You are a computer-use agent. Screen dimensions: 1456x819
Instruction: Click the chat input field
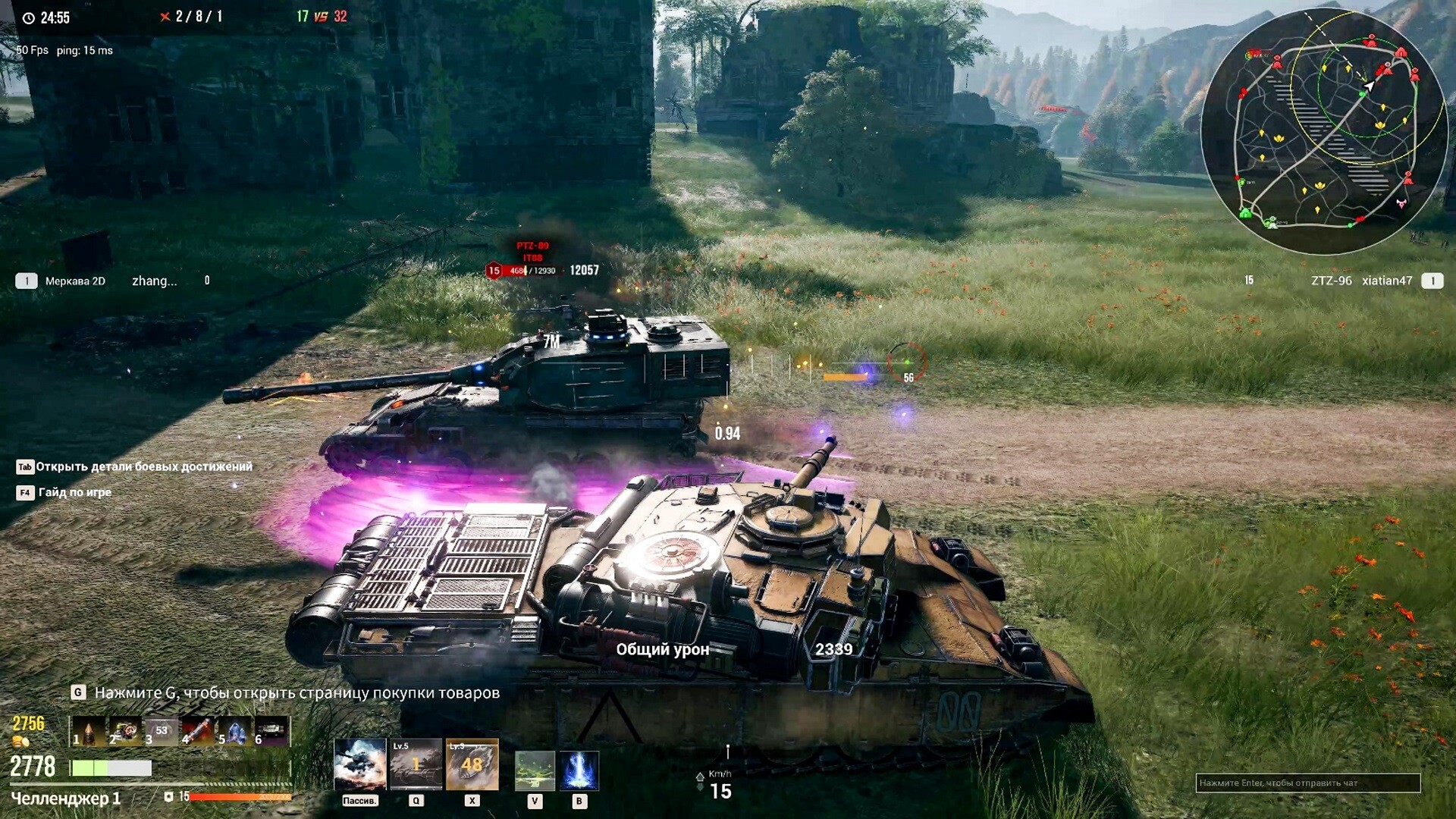[x=1307, y=783]
